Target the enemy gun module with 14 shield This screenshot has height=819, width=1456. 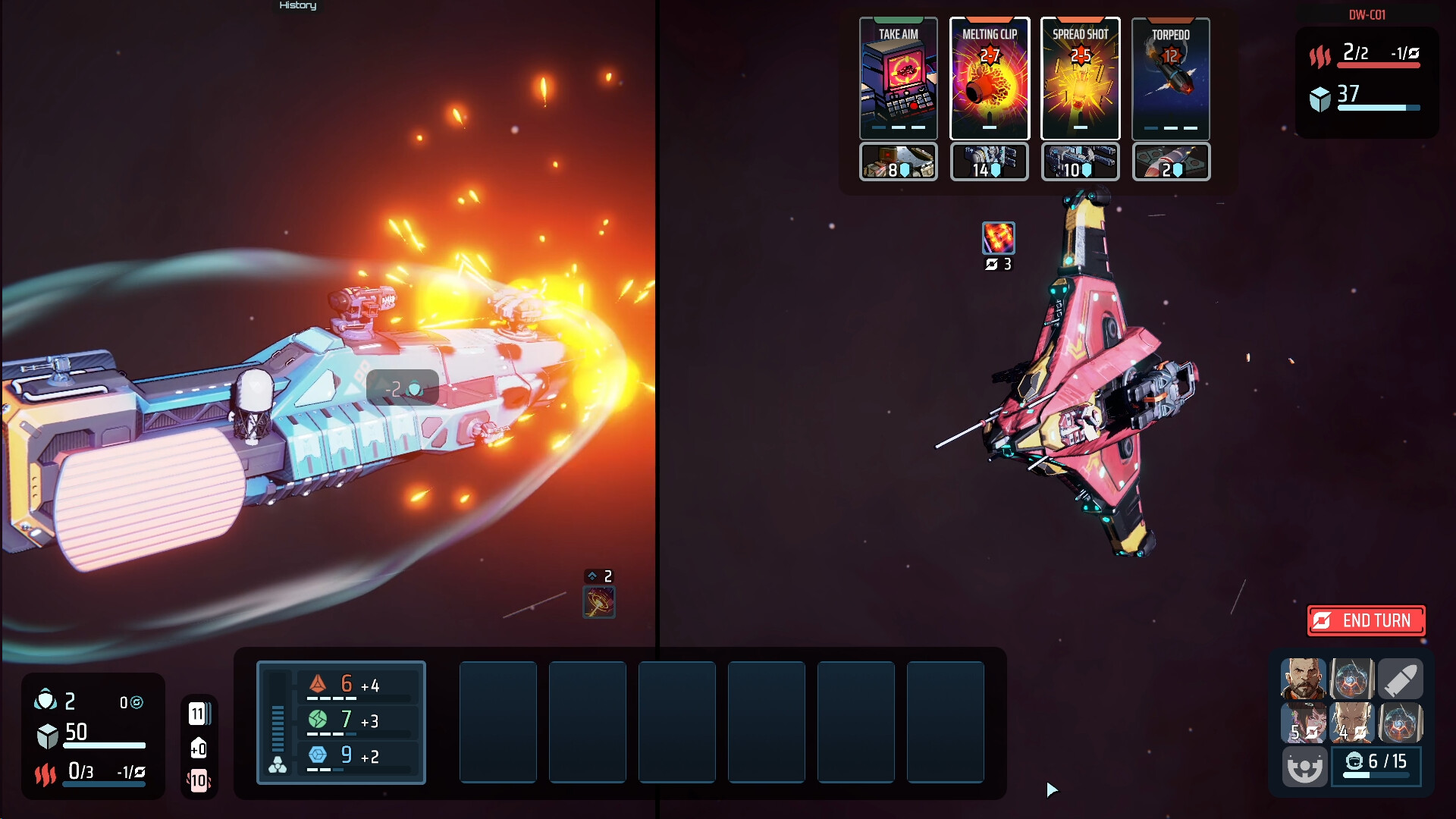(989, 162)
